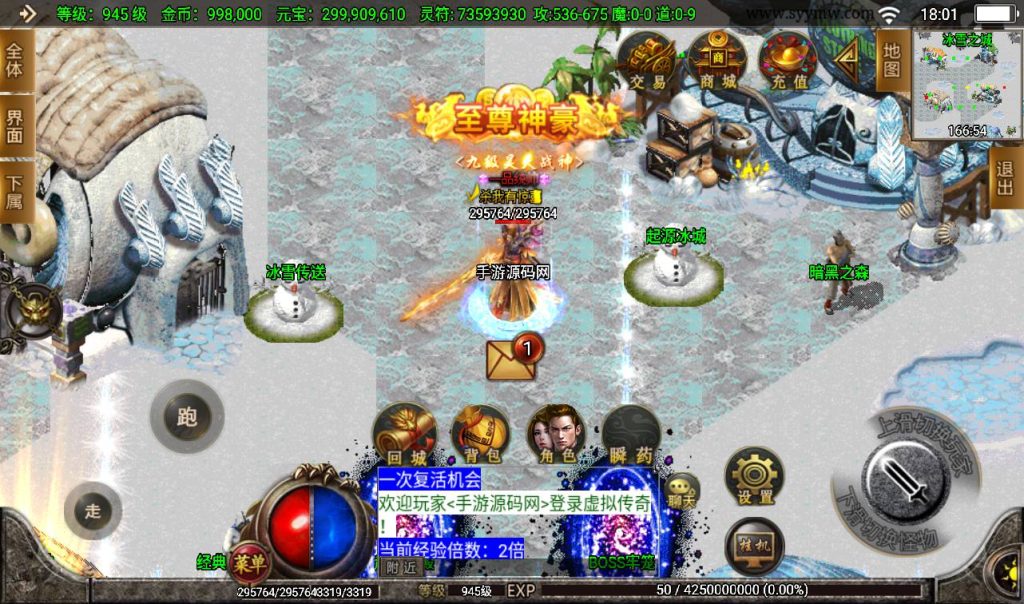Toggle 走 walk mode
This screenshot has height=604, width=1024.
coord(93,511)
